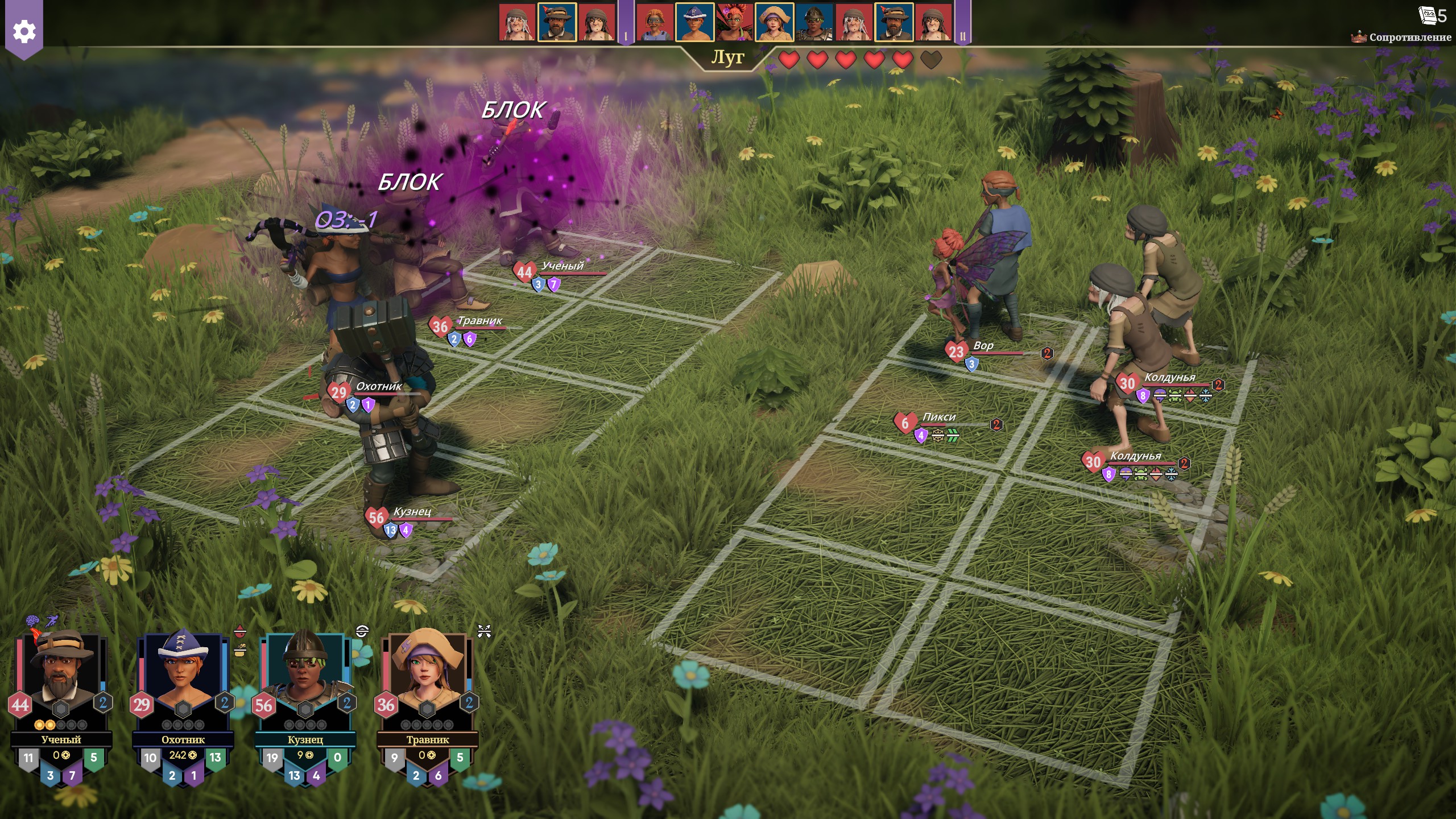Click the pixie portrait in turn order
1456x819 pixels.
point(734,23)
